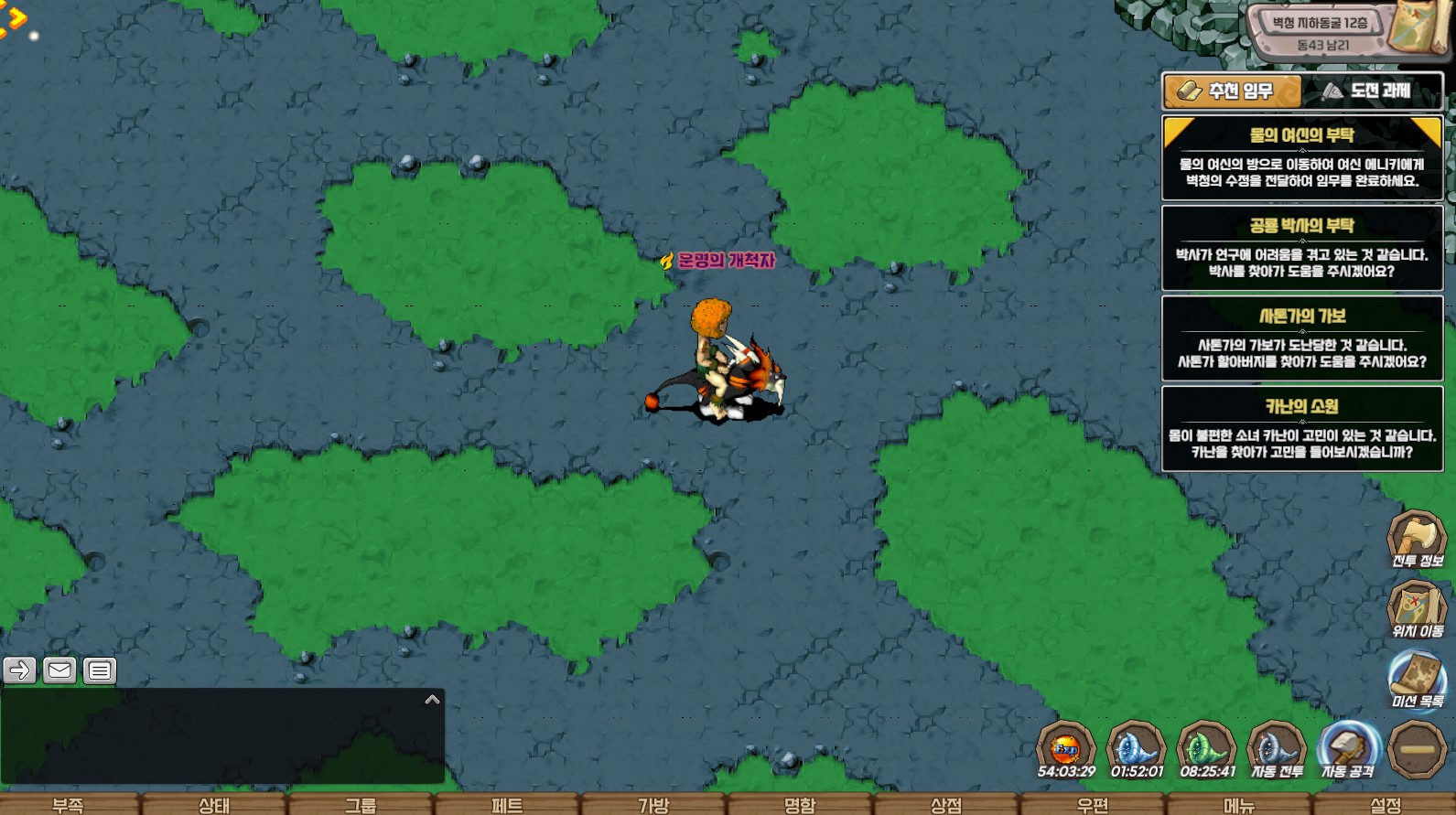This screenshot has height=815, width=1456.
Task: Select the 물의 여신의 부탁 quest
Action: (1301, 157)
